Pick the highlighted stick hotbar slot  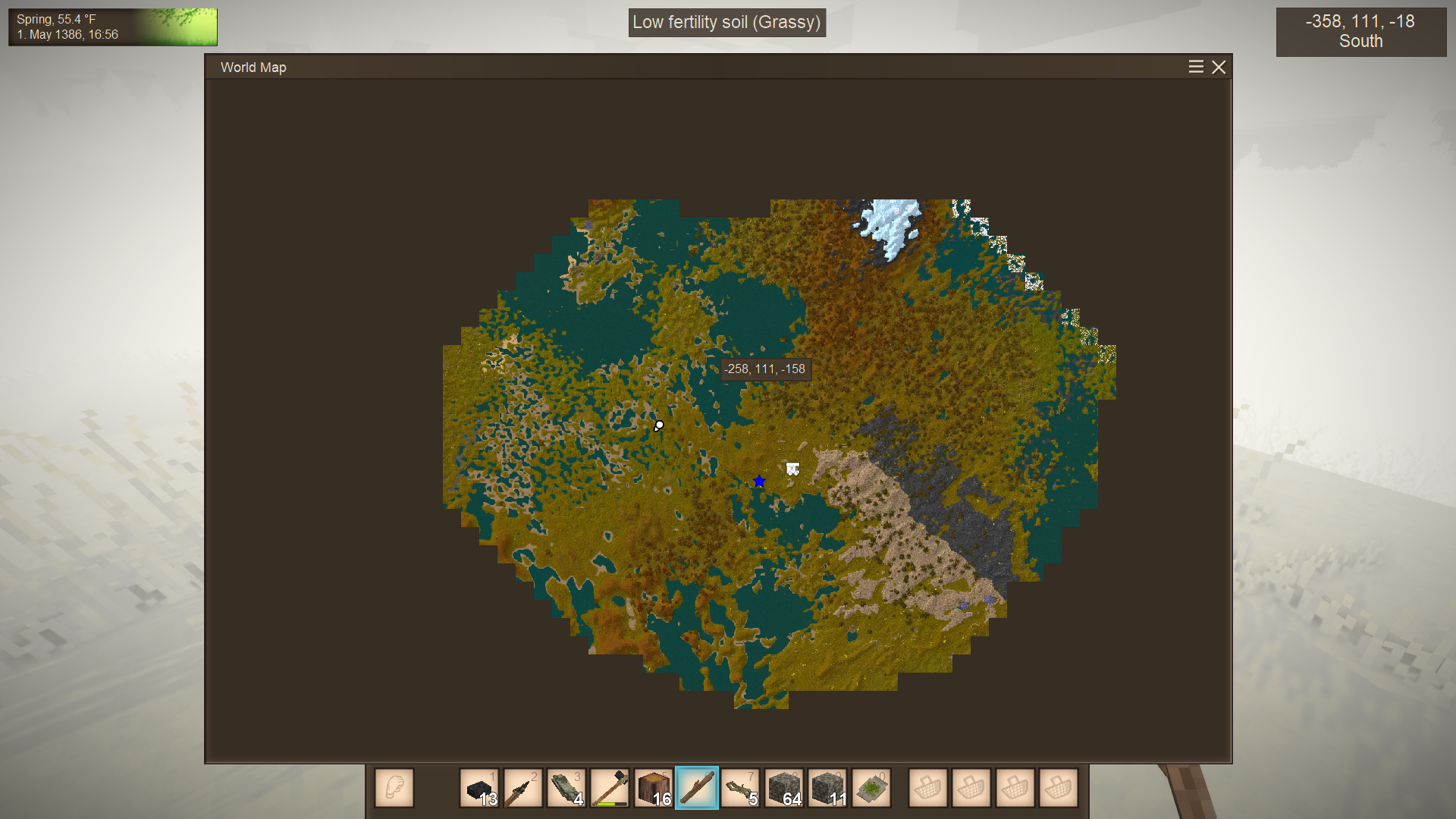(696, 789)
